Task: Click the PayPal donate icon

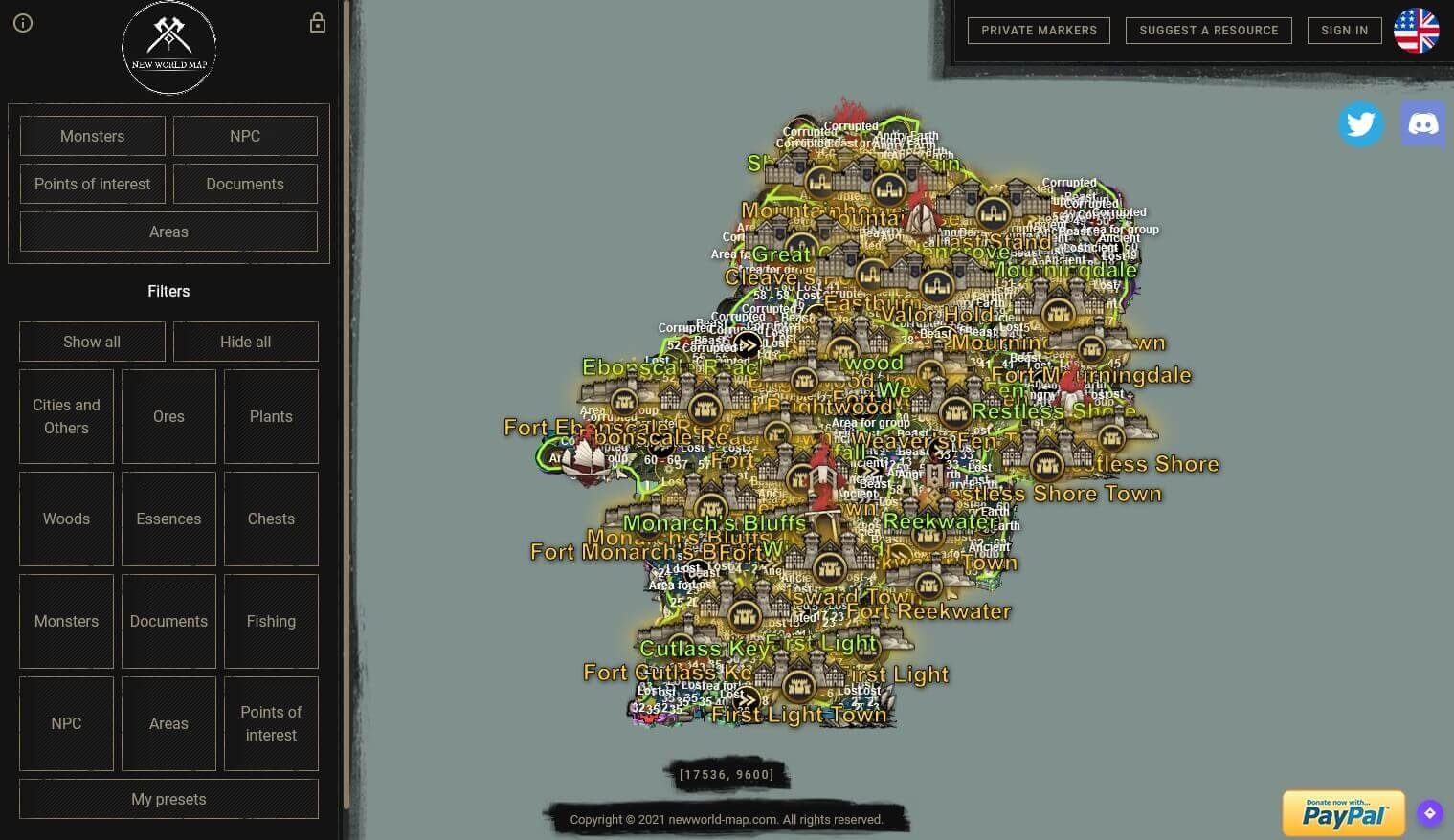Action: [1342, 812]
